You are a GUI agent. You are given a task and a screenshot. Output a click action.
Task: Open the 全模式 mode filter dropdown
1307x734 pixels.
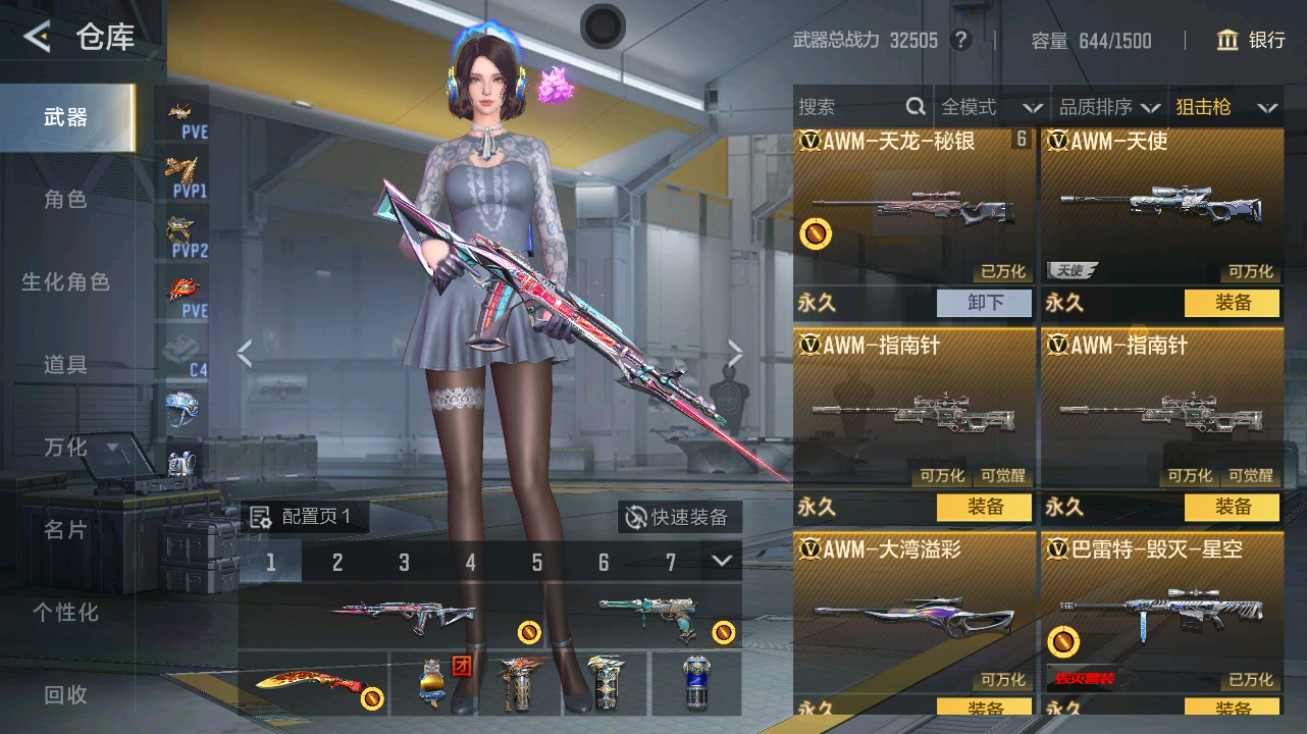point(986,106)
